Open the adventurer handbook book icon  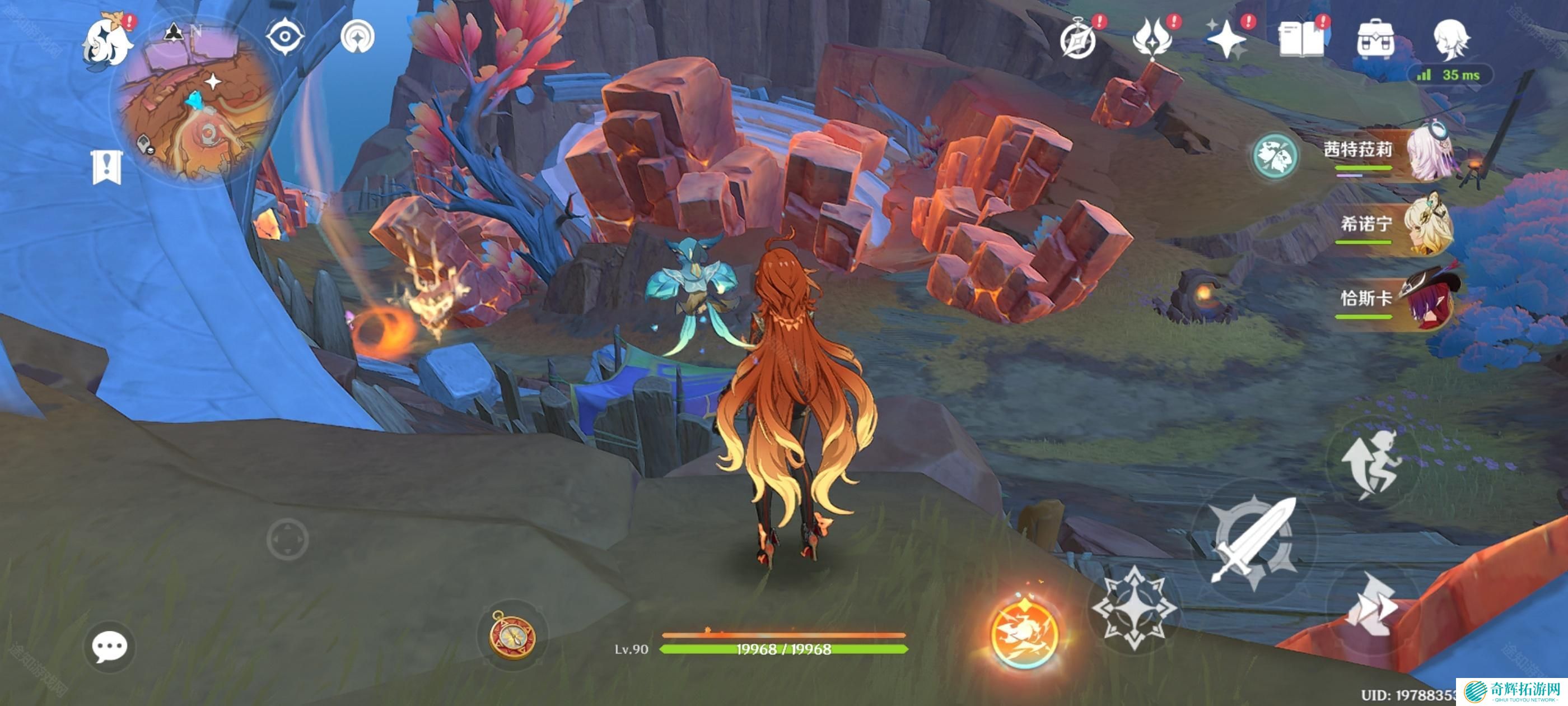(x=1301, y=40)
